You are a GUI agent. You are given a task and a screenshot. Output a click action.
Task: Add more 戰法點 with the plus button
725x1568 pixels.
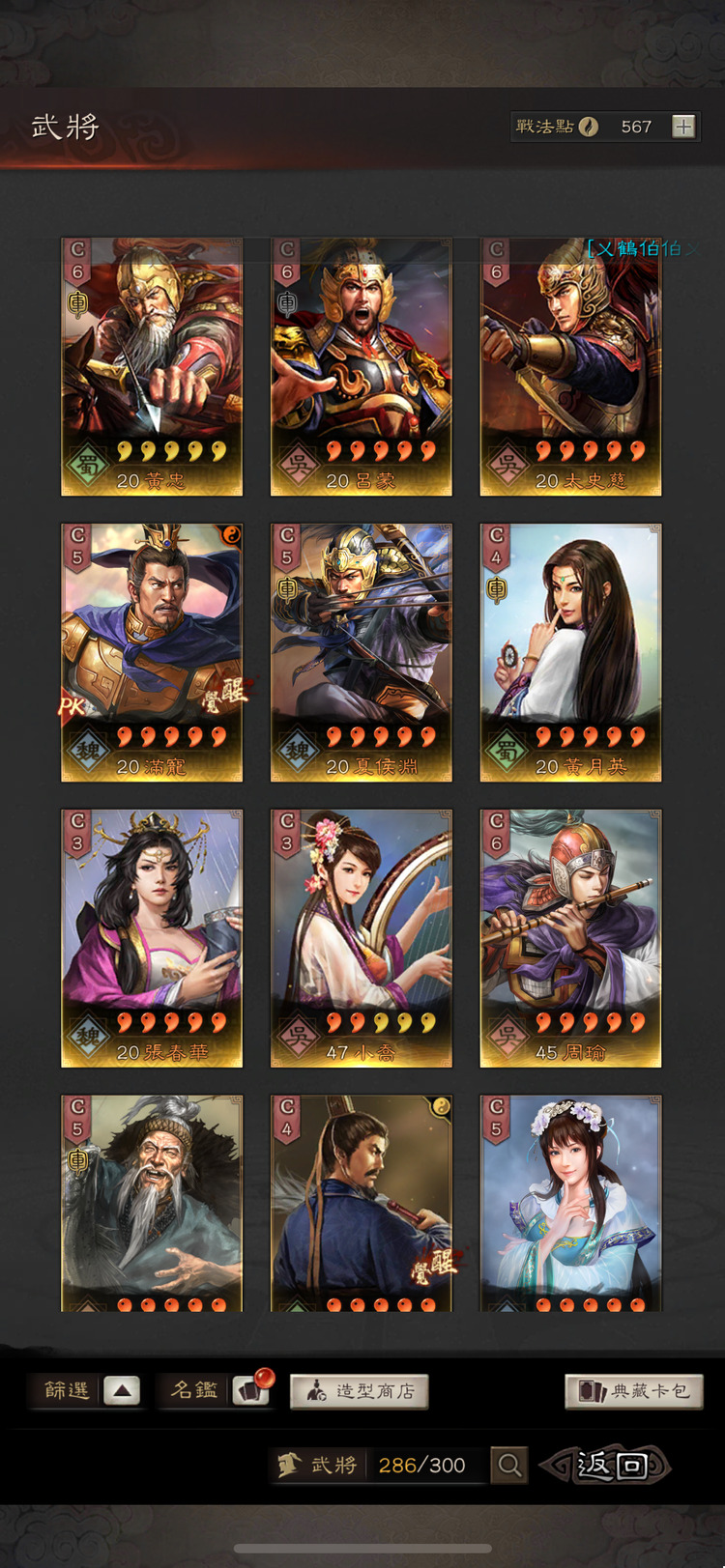[683, 127]
